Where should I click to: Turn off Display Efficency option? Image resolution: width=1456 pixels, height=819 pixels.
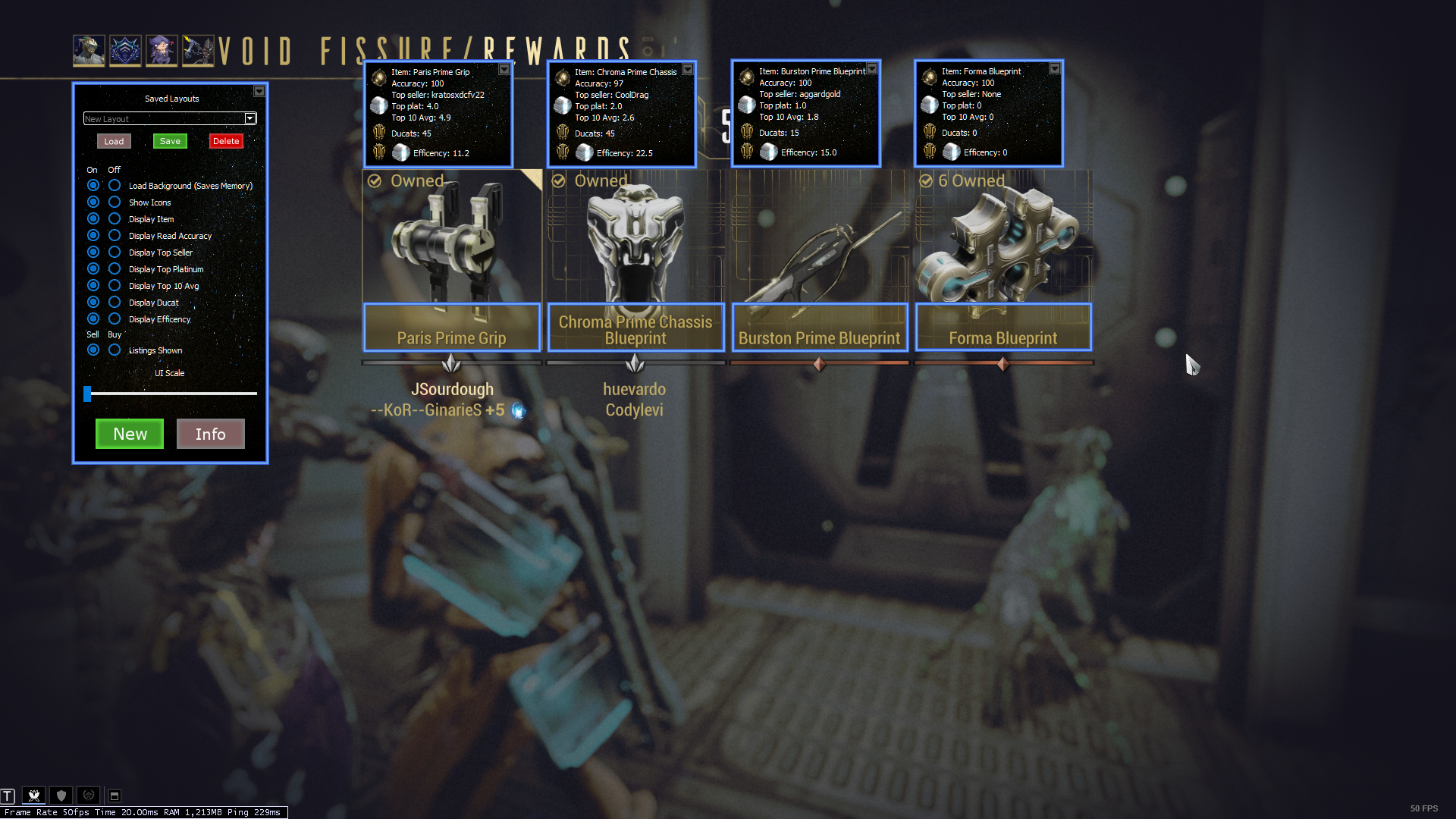pyautogui.click(x=115, y=319)
